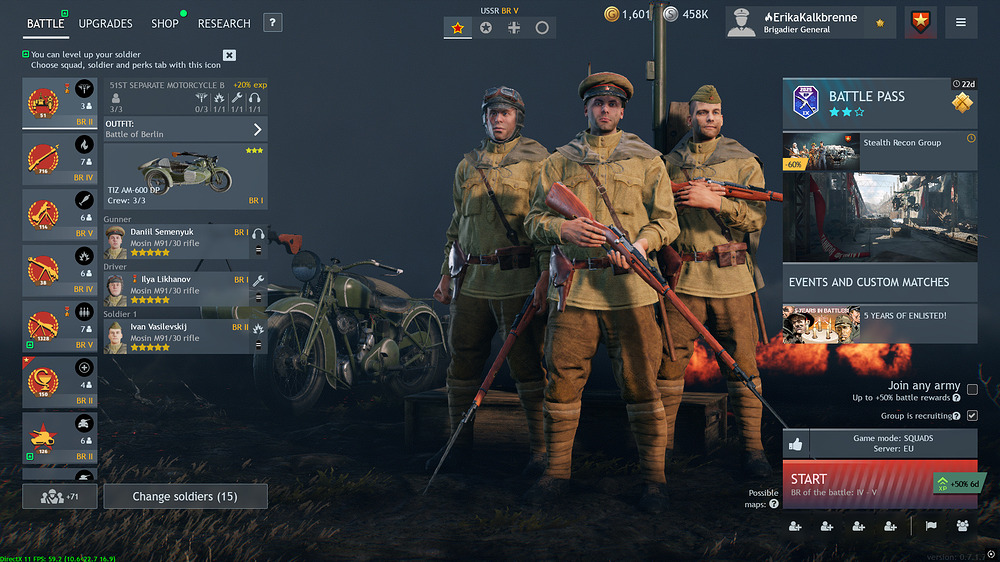
Task: Open the 5 Years of Enlisted event
Action: point(879,324)
